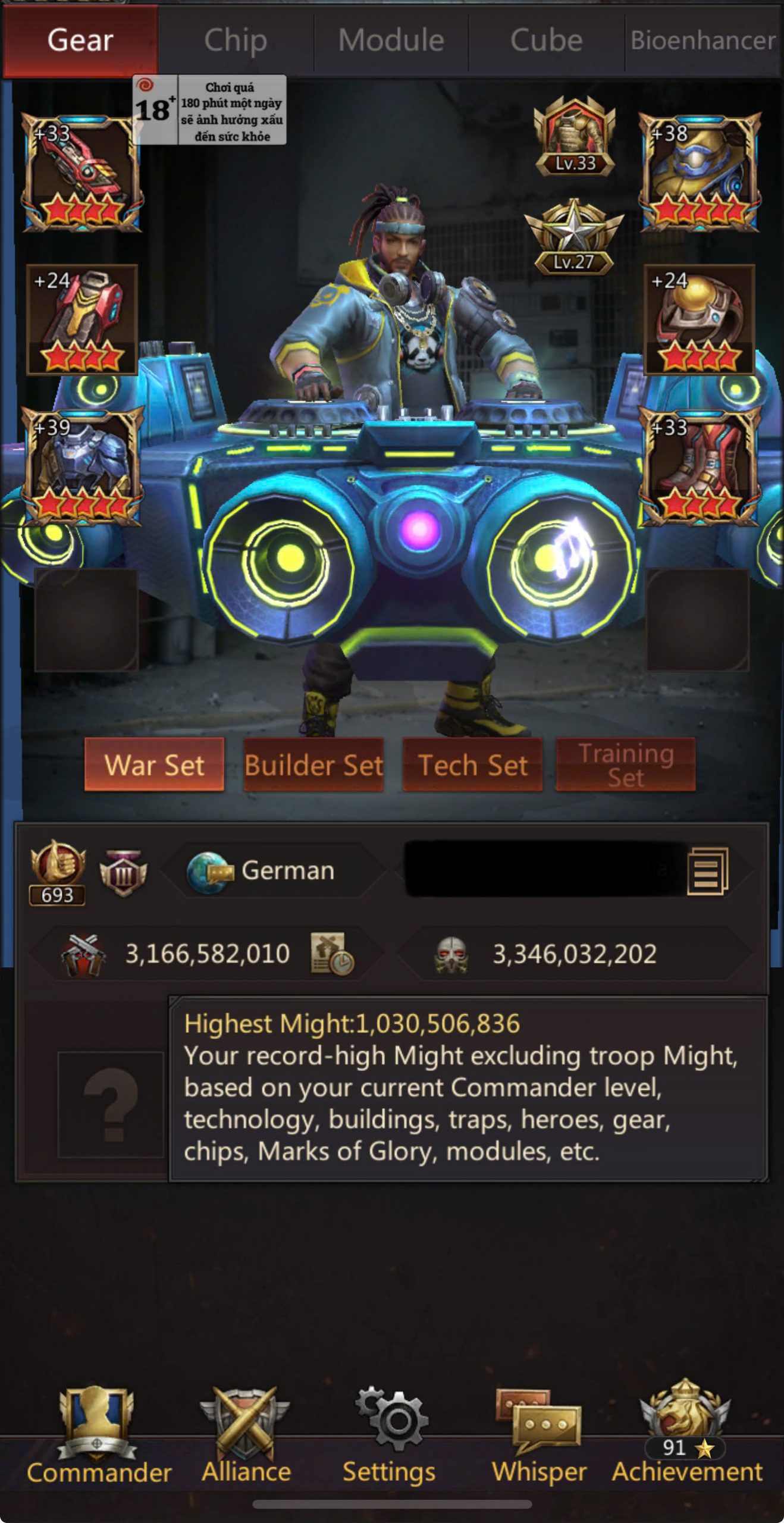784x1523 pixels.
Task: Select the War Set button
Action: point(155,765)
